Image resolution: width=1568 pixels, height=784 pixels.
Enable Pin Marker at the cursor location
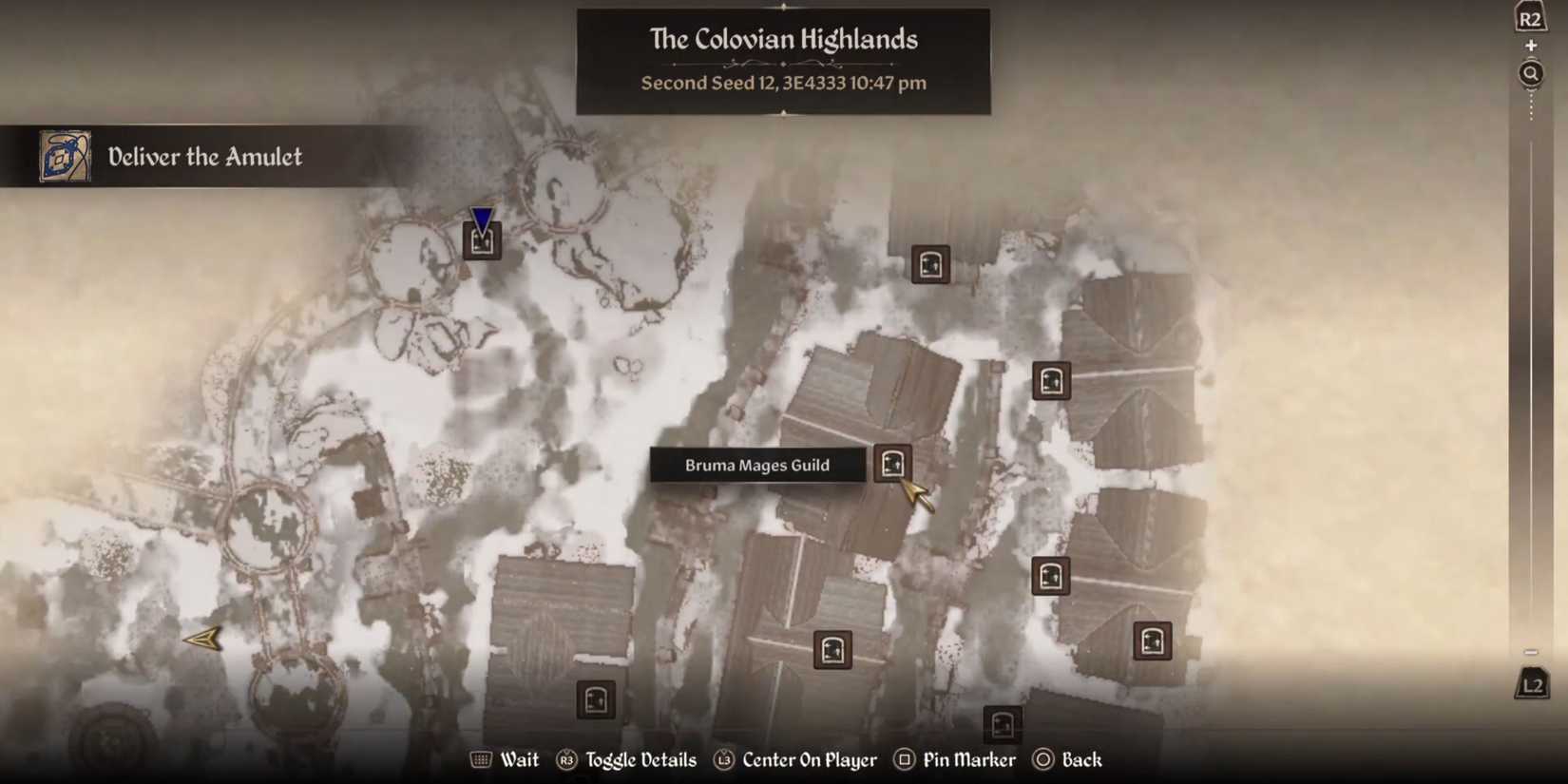[953, 759]
